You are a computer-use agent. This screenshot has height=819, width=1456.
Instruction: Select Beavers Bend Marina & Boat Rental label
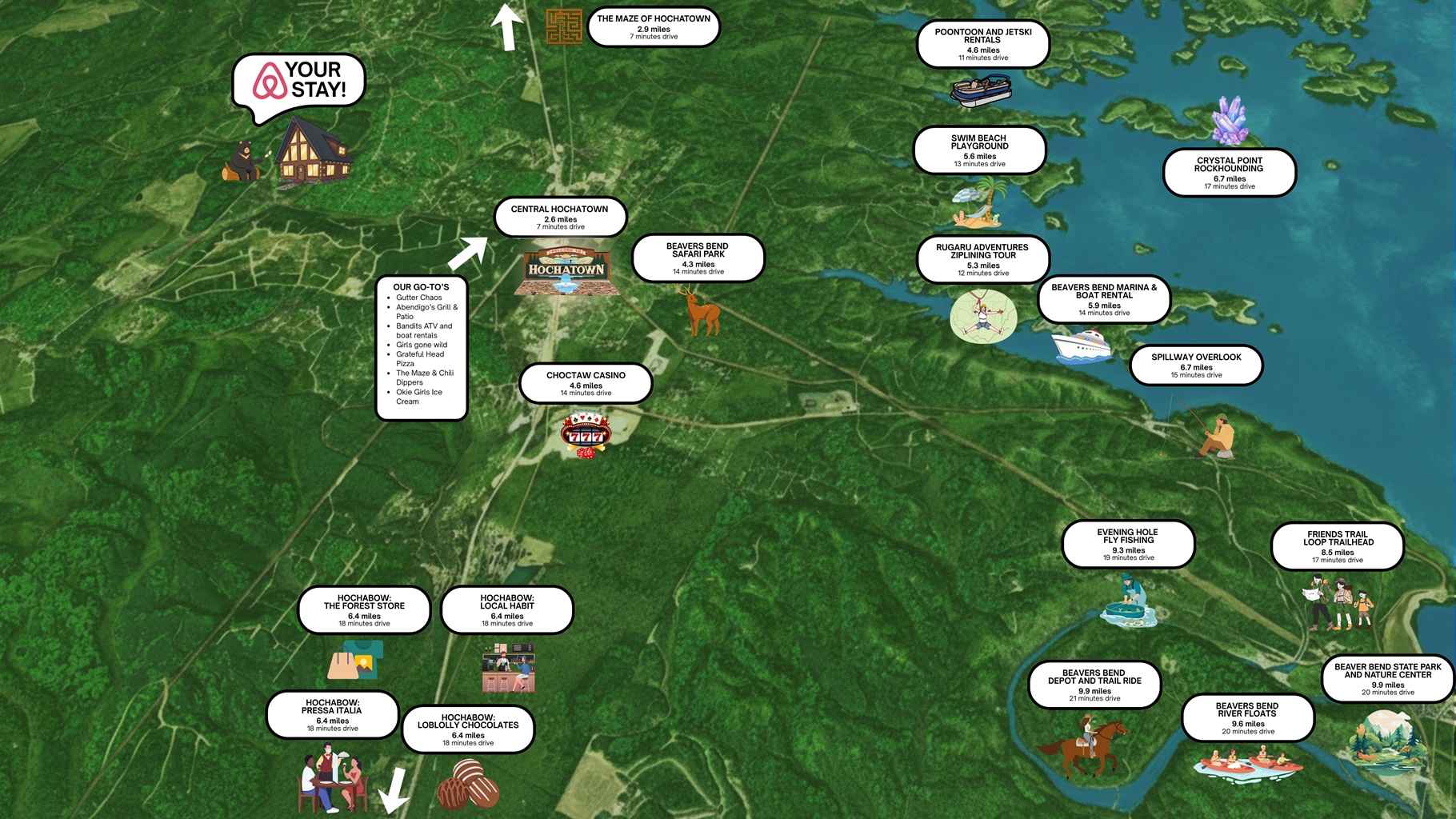point(1104,299)
